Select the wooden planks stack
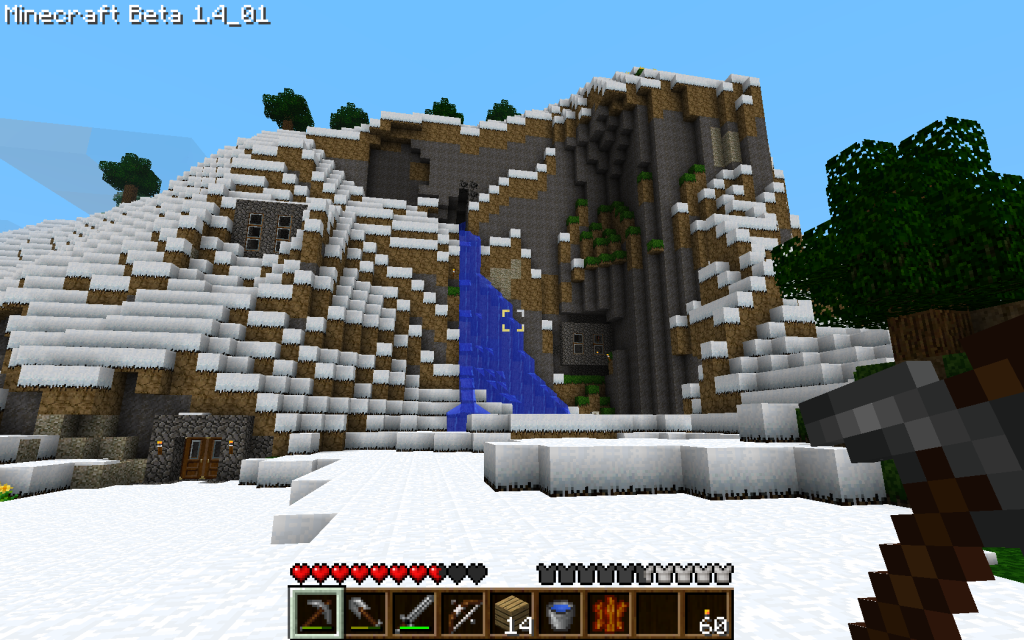Viewport: 1024px width, 640px height. (x=511, y=612)
